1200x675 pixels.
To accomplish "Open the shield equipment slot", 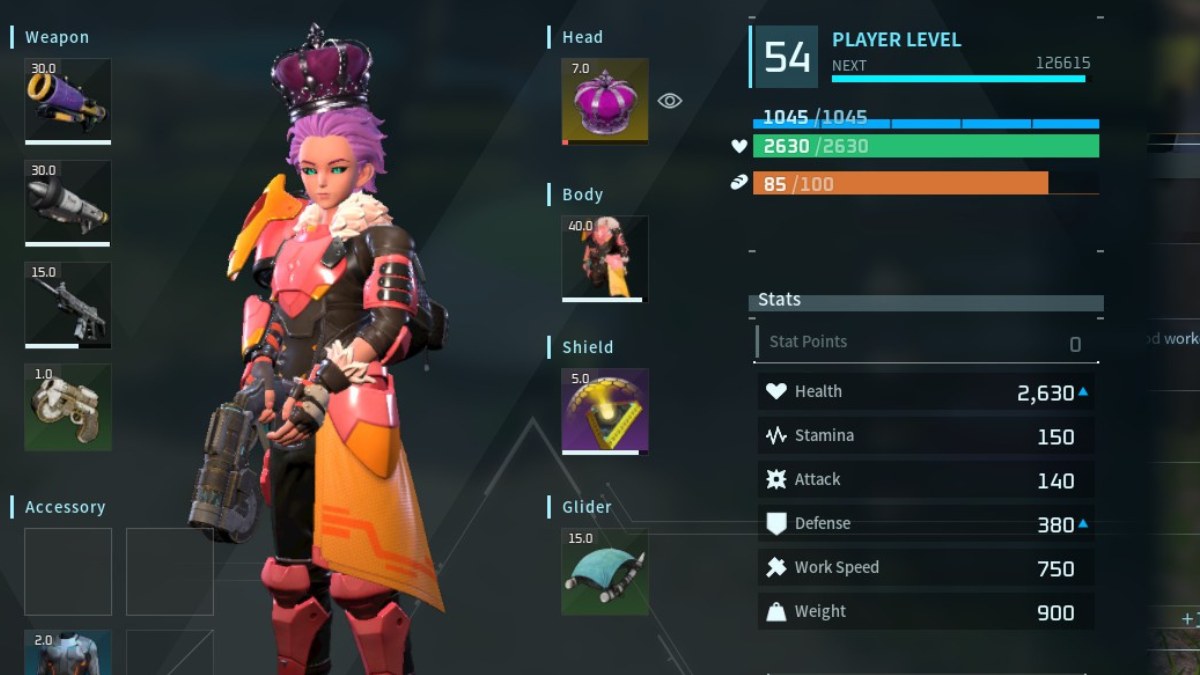I will click(x=604, y=411).
